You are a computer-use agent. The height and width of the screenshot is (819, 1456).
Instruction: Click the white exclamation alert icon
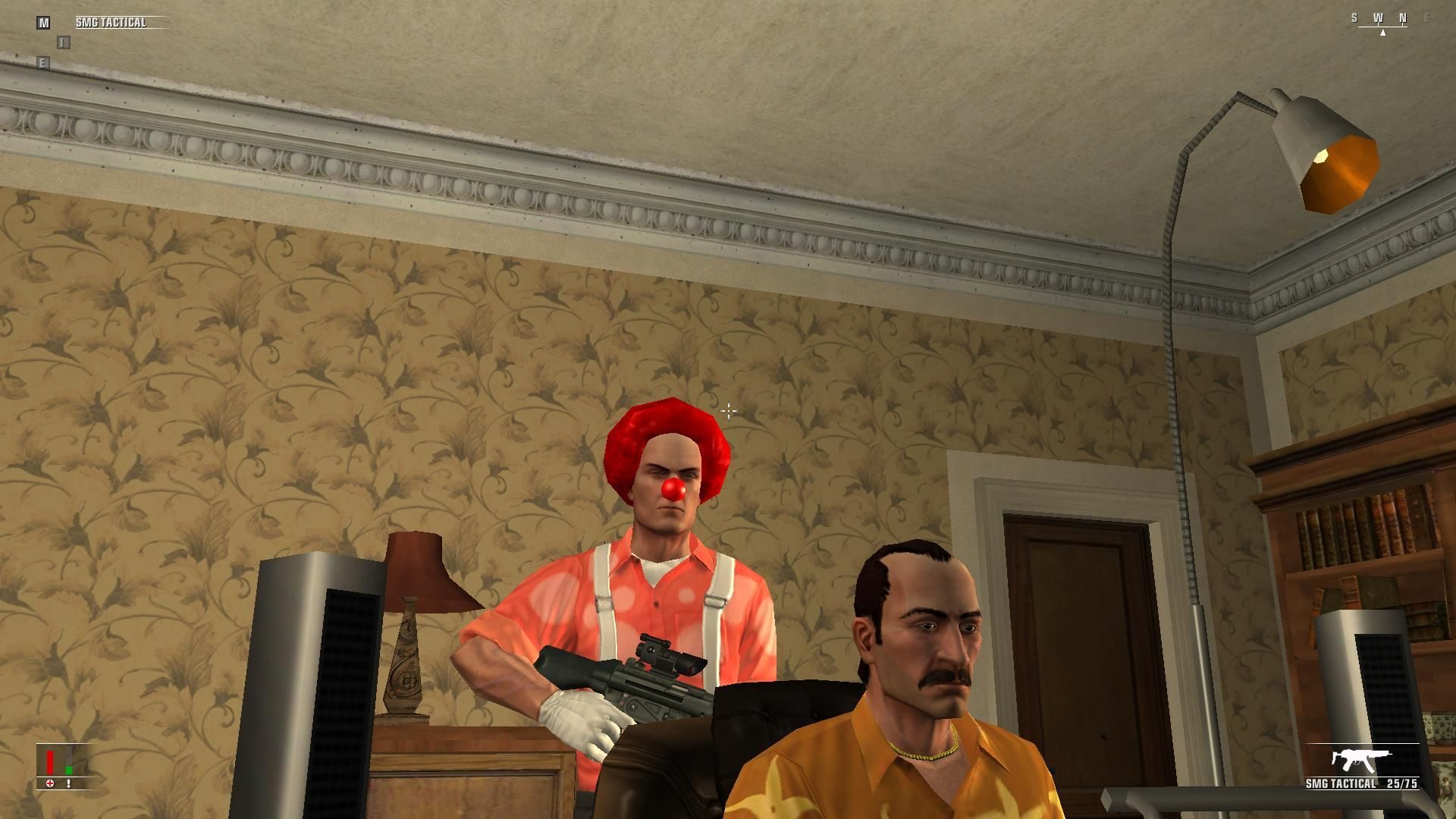point(68,785)
